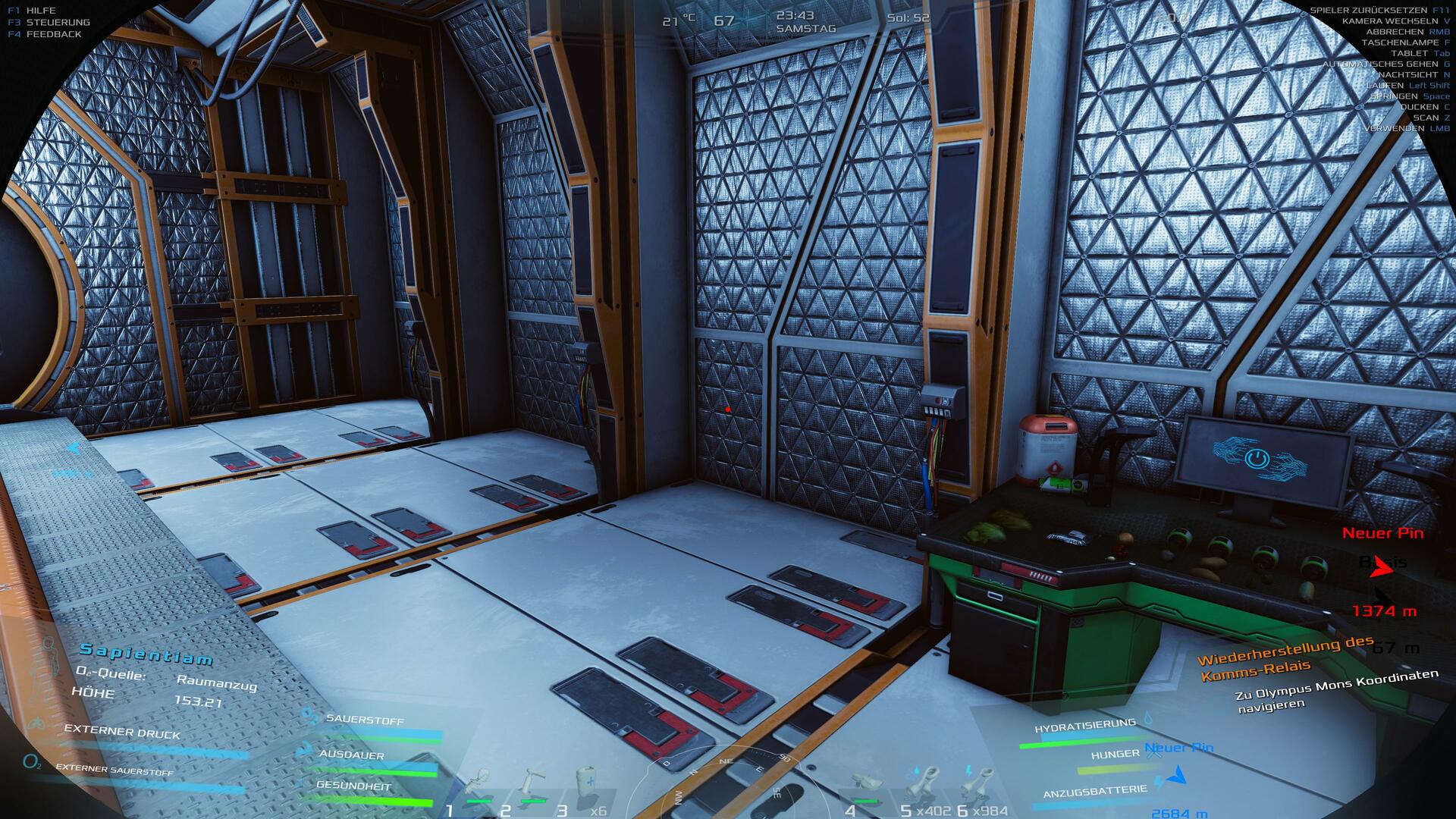Click the red Neuer Pin marker
The image size is (1456, 819).
(x=1382, y=533)
